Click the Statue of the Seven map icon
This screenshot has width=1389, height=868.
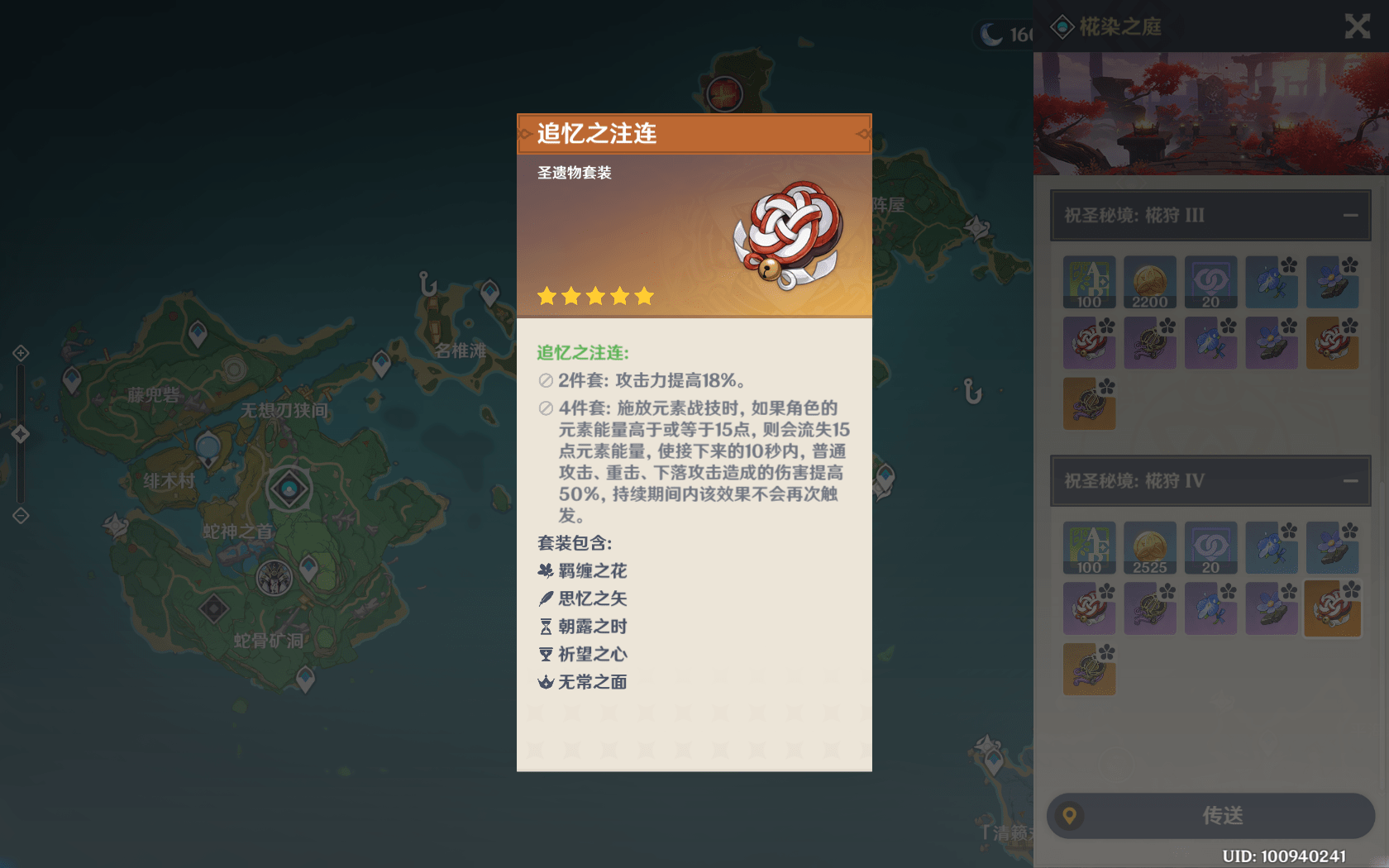[x=273, y=578]
